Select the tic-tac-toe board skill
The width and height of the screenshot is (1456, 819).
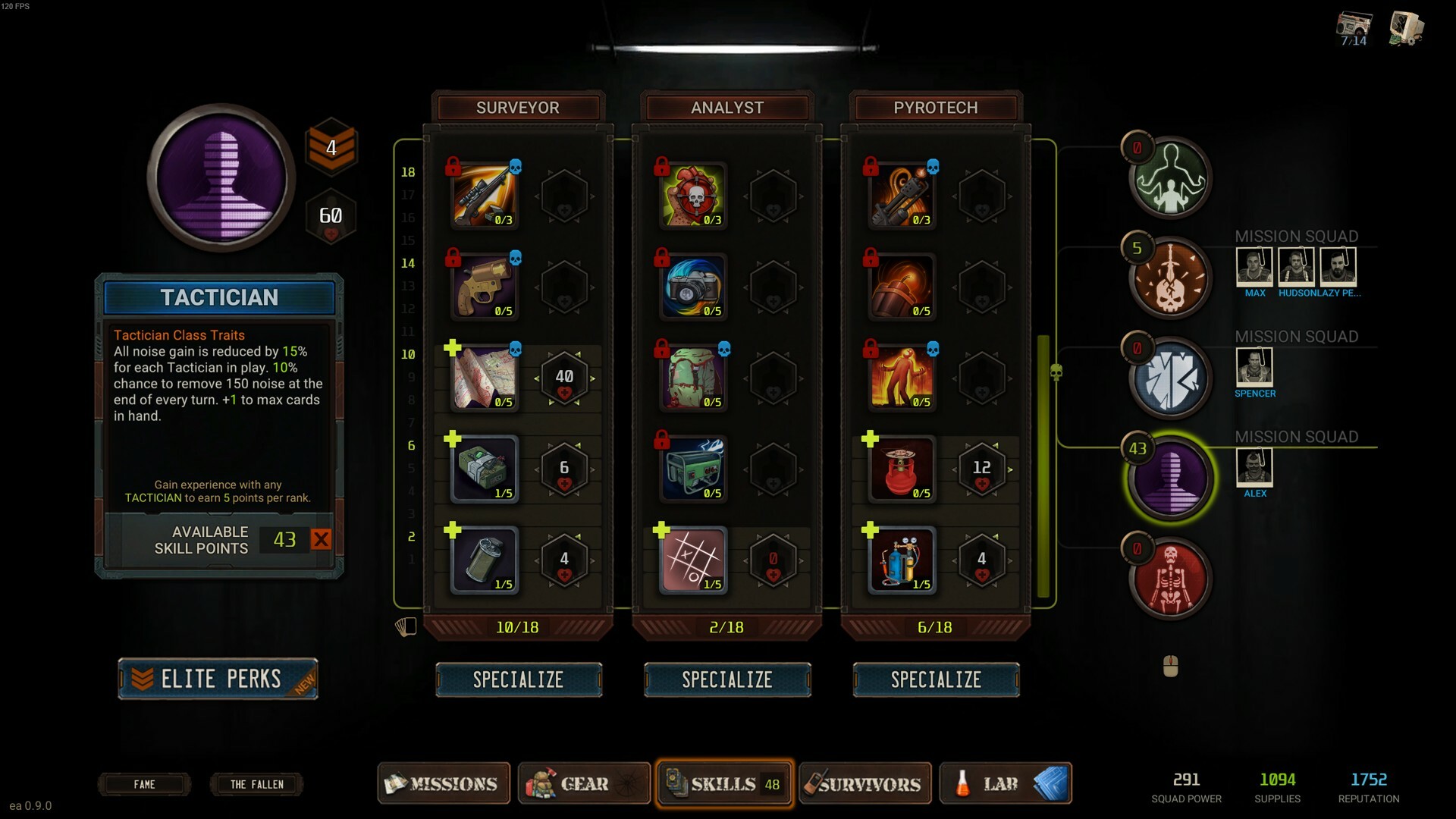(x=693, y=560)
